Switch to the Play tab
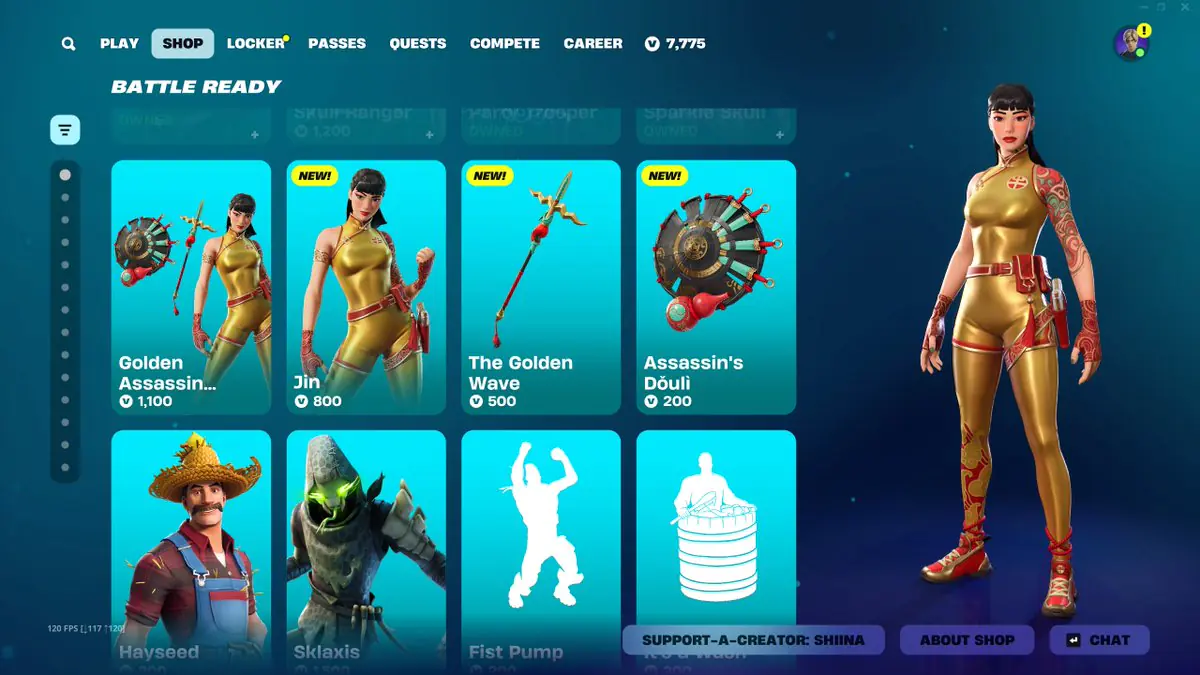 point(119,44)
